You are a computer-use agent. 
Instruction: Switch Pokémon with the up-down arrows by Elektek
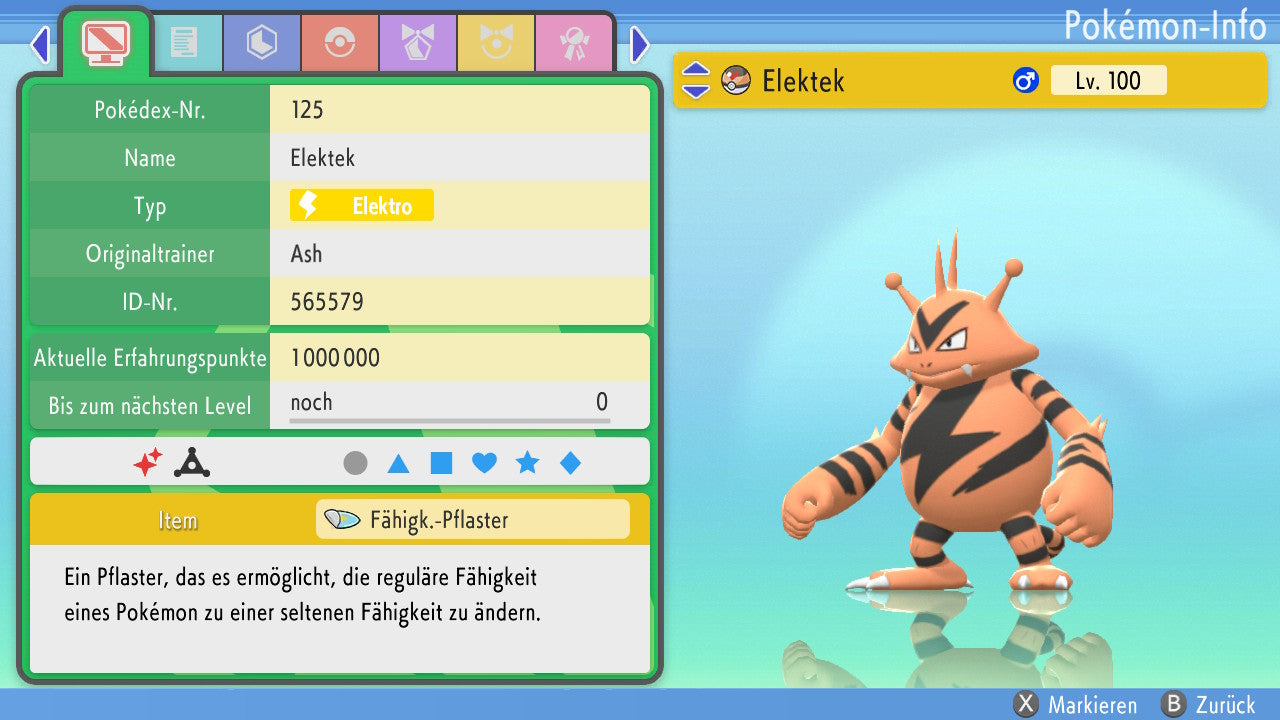[x=695, y=80]
